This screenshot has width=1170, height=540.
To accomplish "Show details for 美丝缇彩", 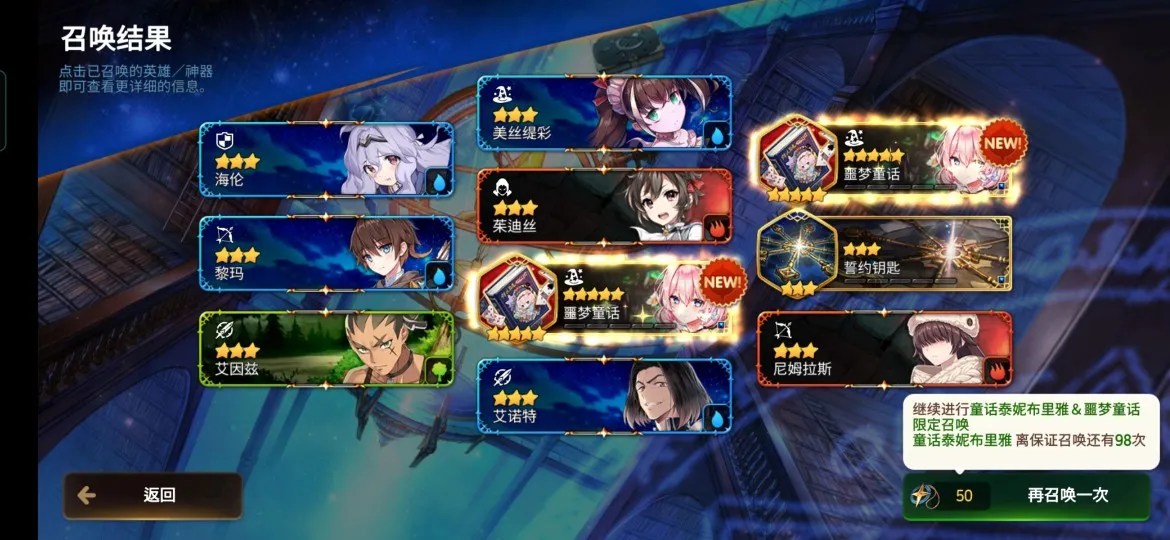I will (604, 113).
